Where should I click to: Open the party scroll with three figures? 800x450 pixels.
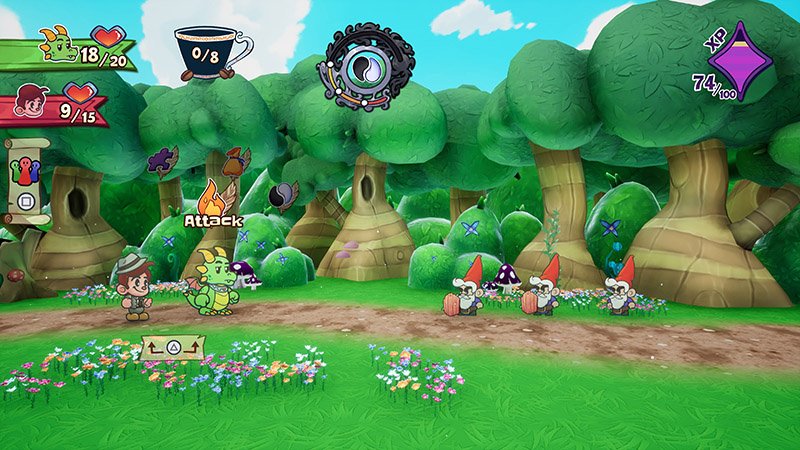point(22,172)
